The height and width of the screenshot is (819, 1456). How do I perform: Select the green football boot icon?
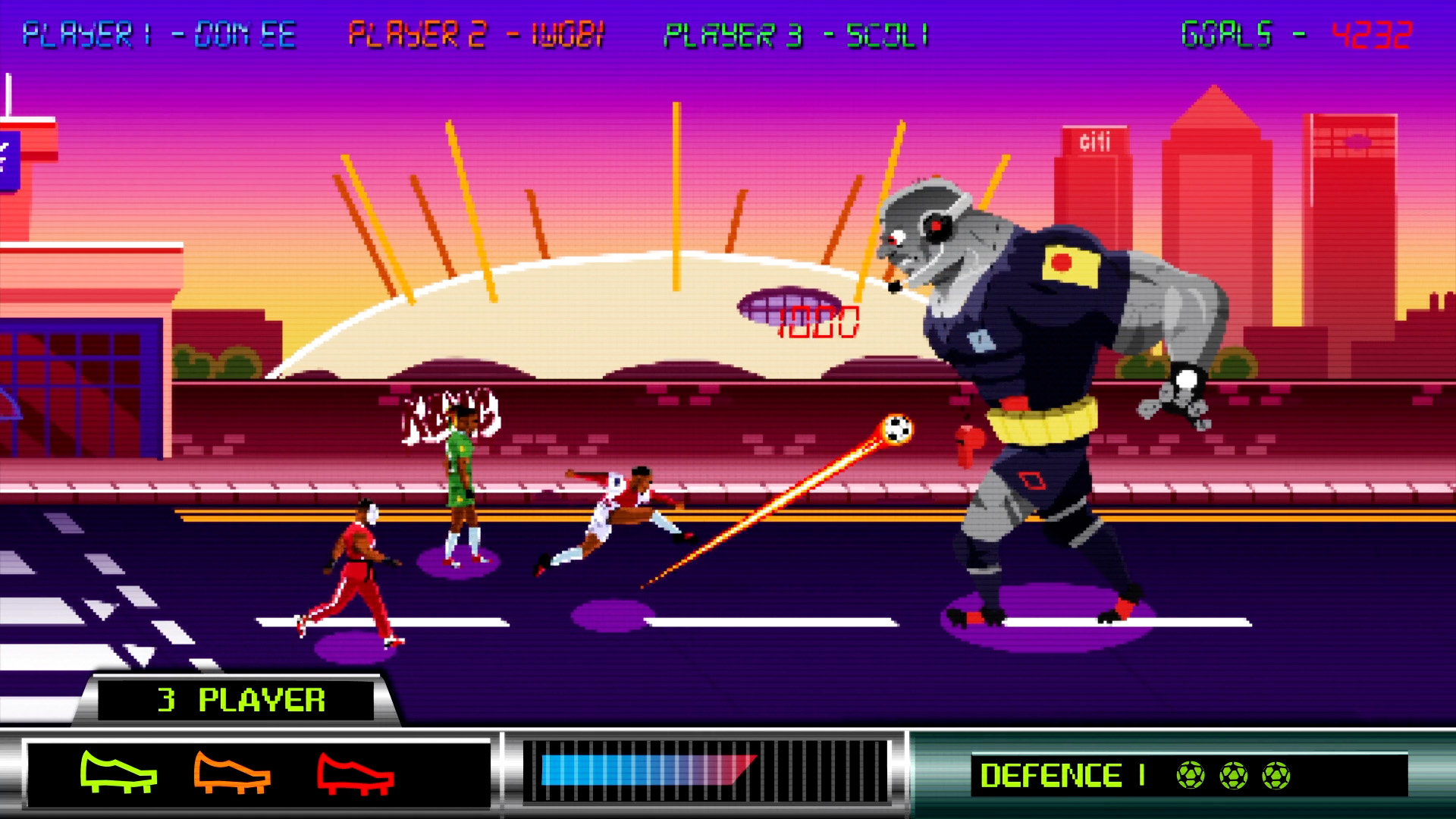[118, 773]
